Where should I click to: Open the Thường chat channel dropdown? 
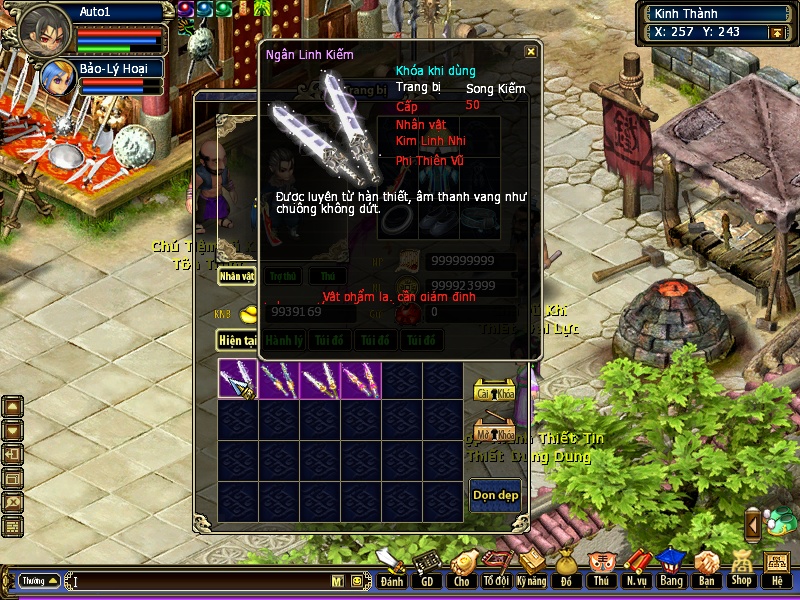39,580
